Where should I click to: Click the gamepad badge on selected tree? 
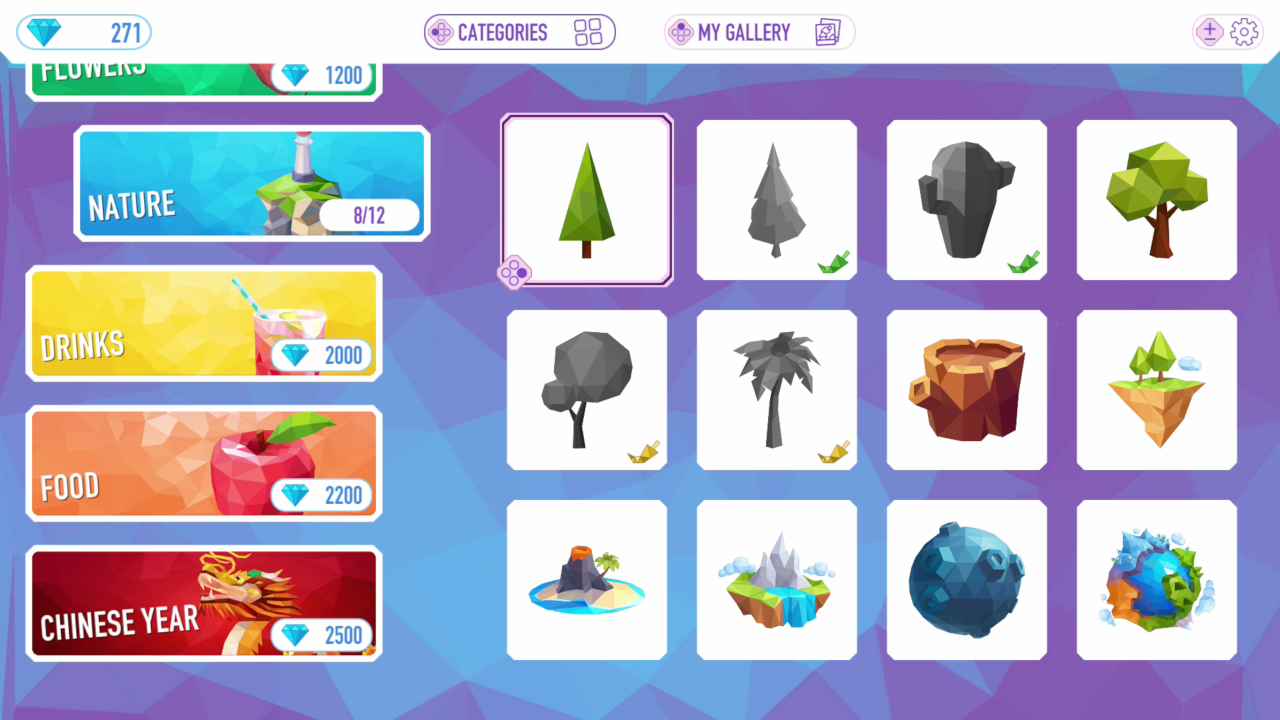point(513,271)
